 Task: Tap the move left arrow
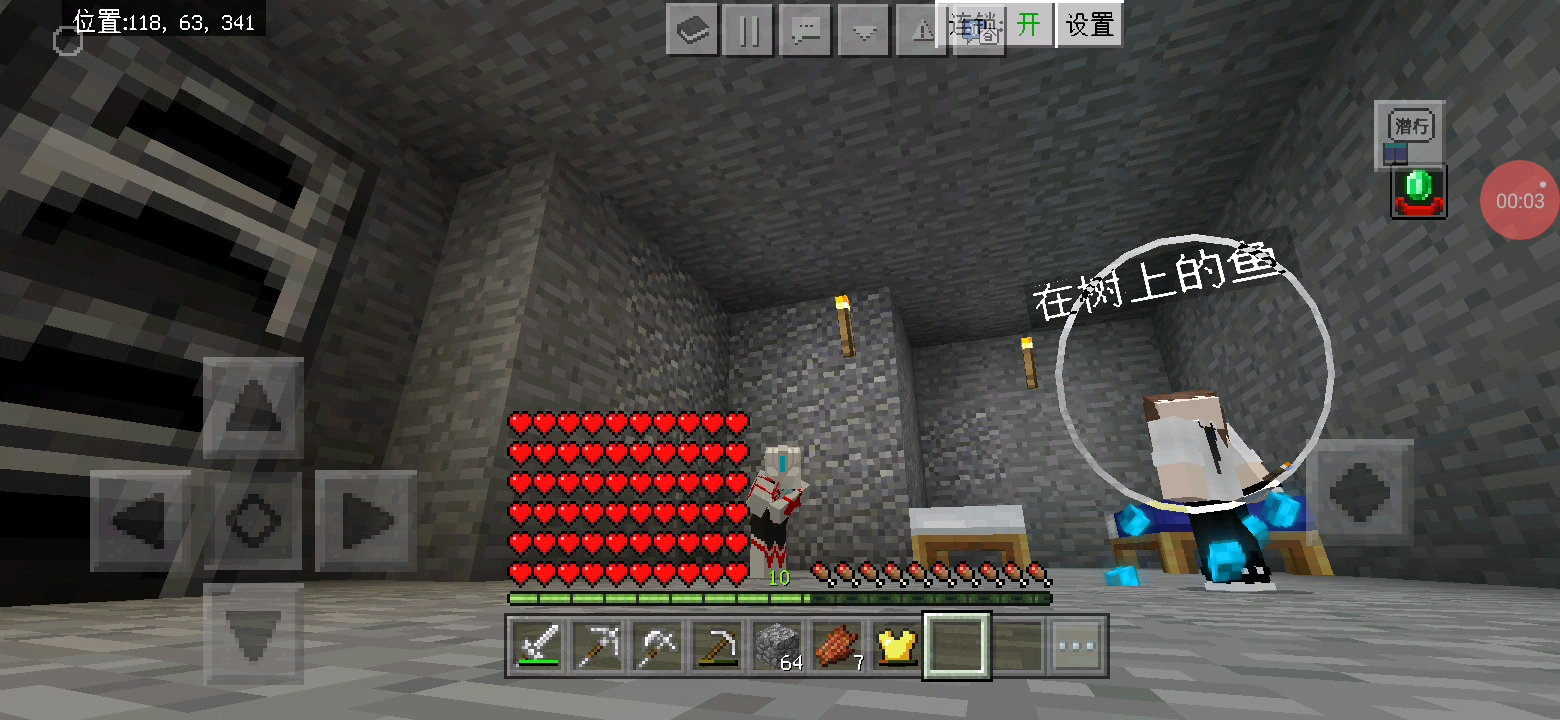coord(140,520)
